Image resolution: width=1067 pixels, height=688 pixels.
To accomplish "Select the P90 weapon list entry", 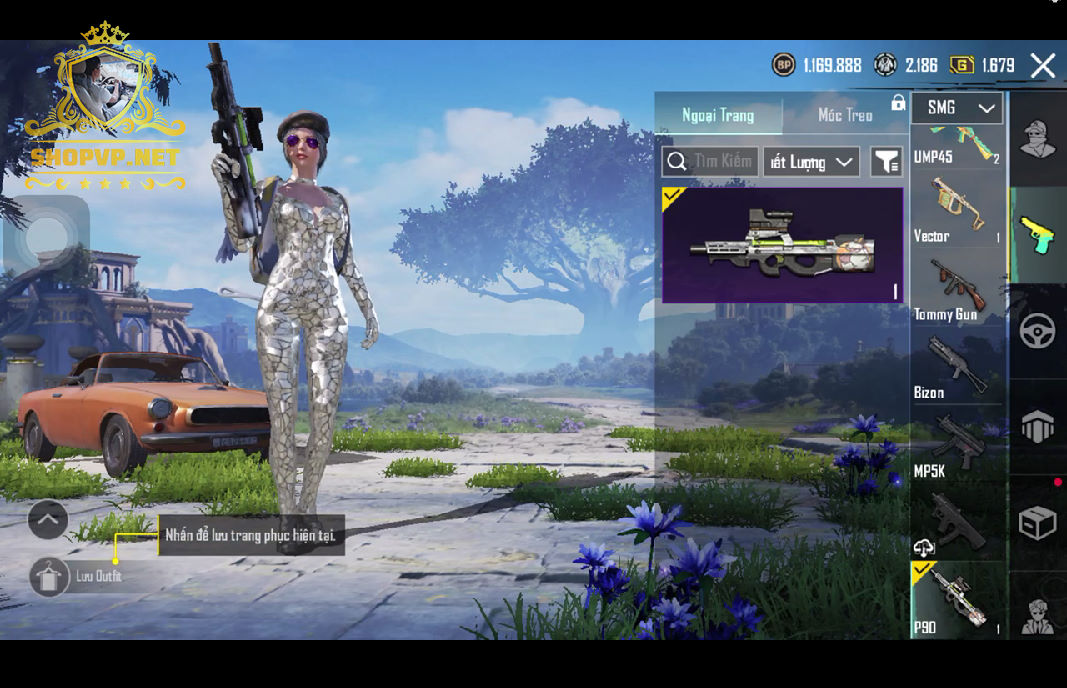I will [957, 600].
